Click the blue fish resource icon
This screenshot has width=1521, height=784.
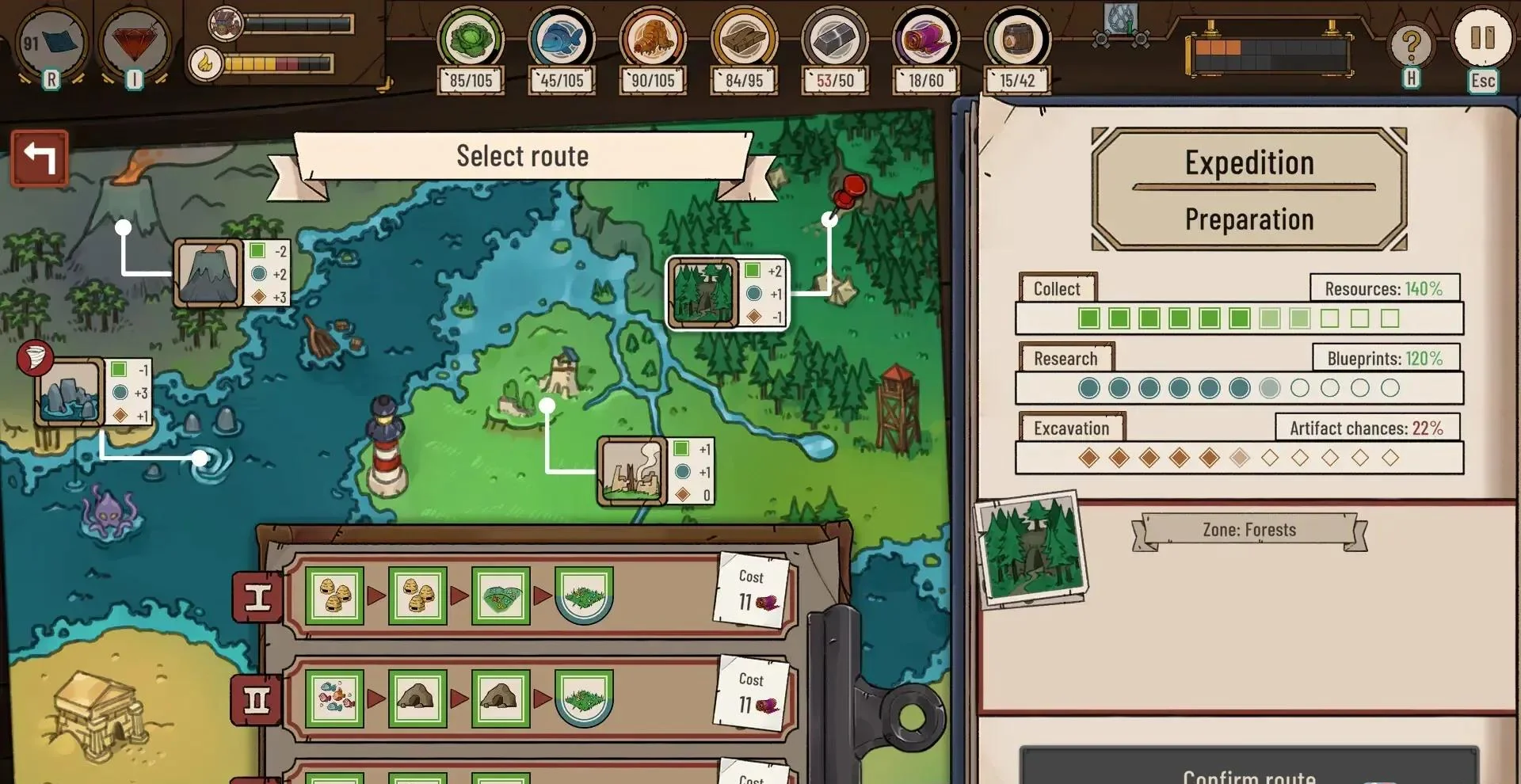[x=562, y=38]
